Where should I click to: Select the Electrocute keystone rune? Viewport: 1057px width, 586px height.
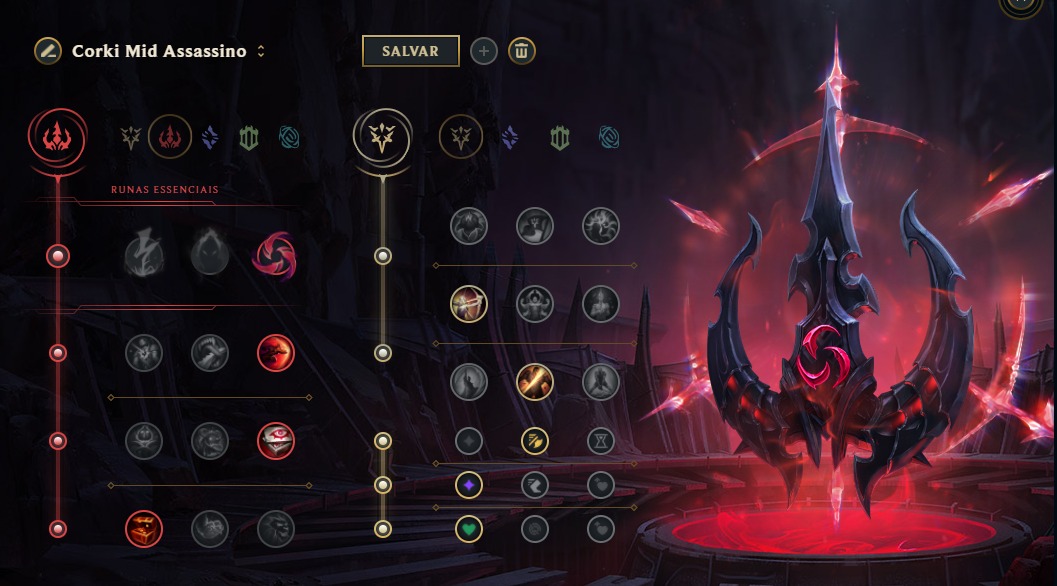pyautogui.click(x=143, y=255)
